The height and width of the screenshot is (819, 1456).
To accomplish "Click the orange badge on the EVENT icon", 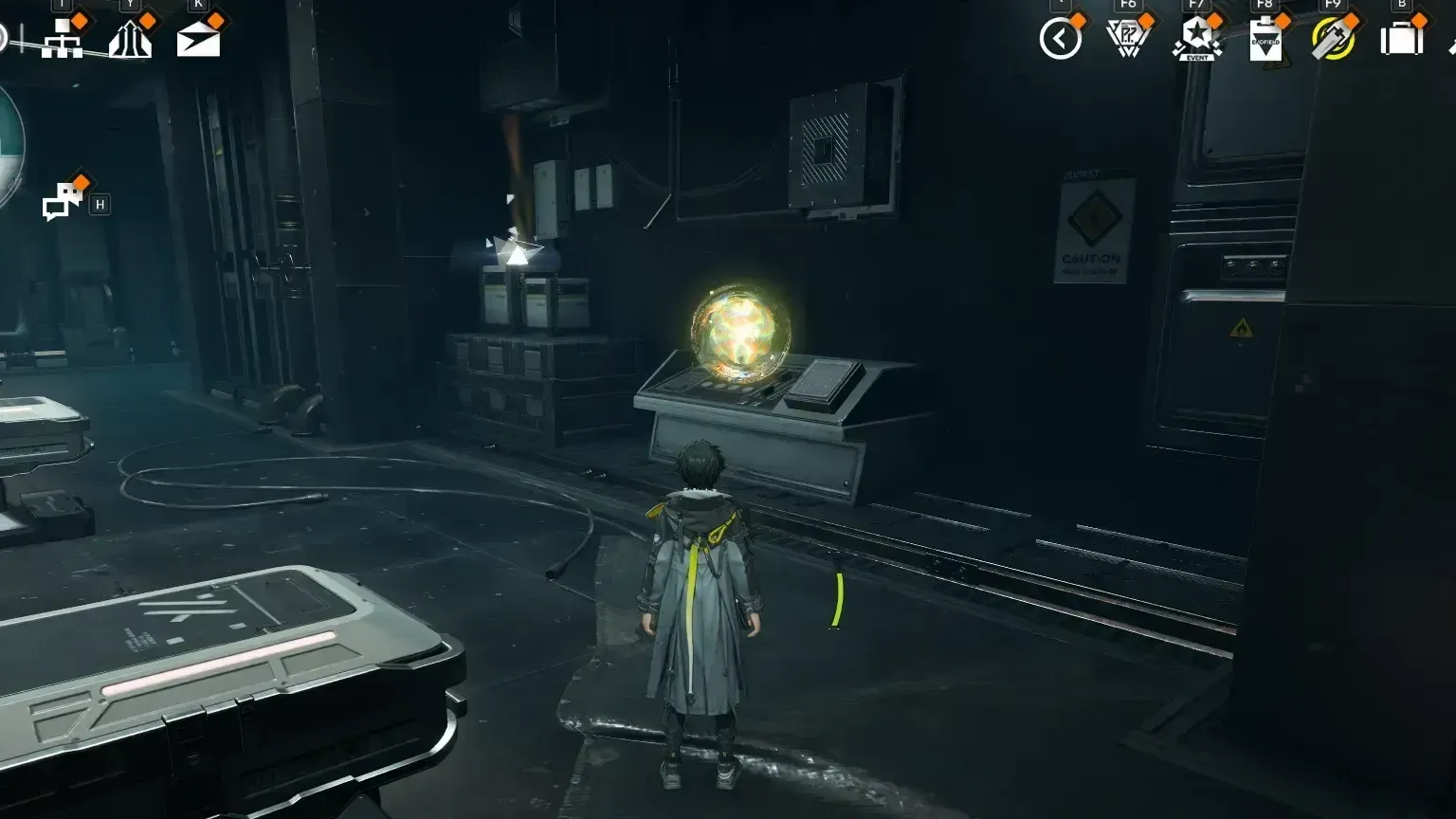I will click(x=1214, y=20).
